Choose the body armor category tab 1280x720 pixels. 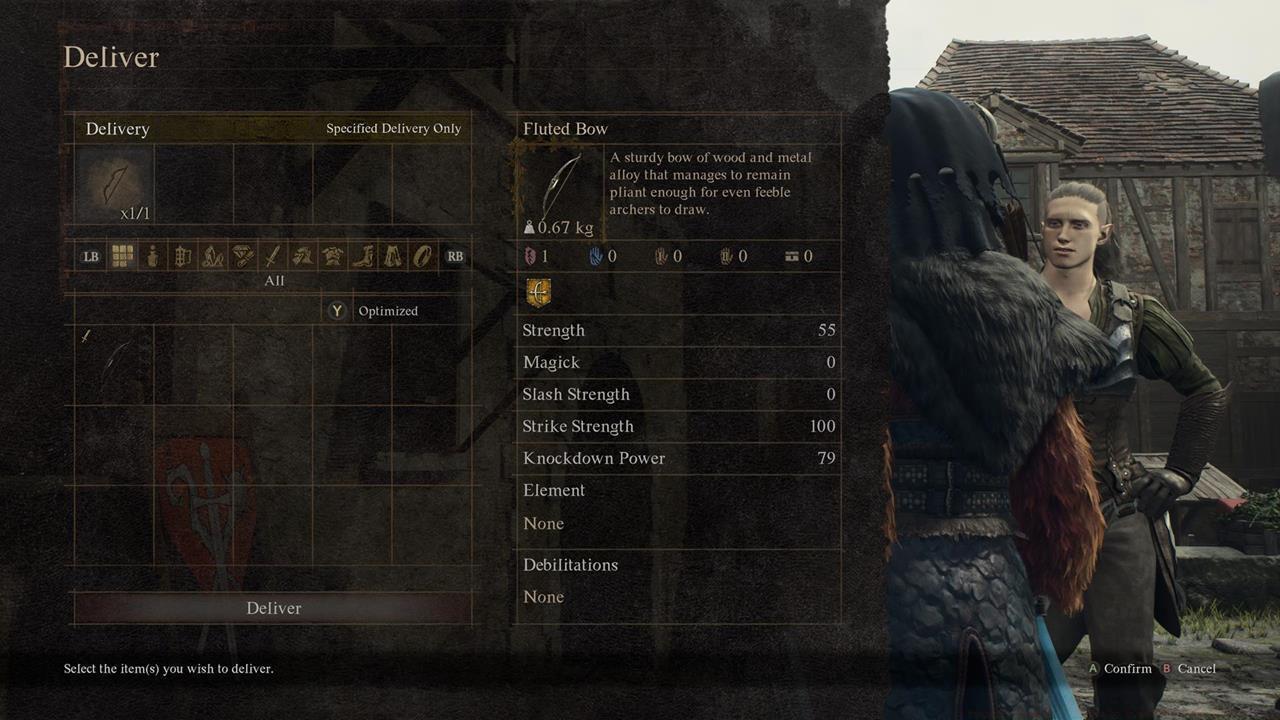coord(332,256)
